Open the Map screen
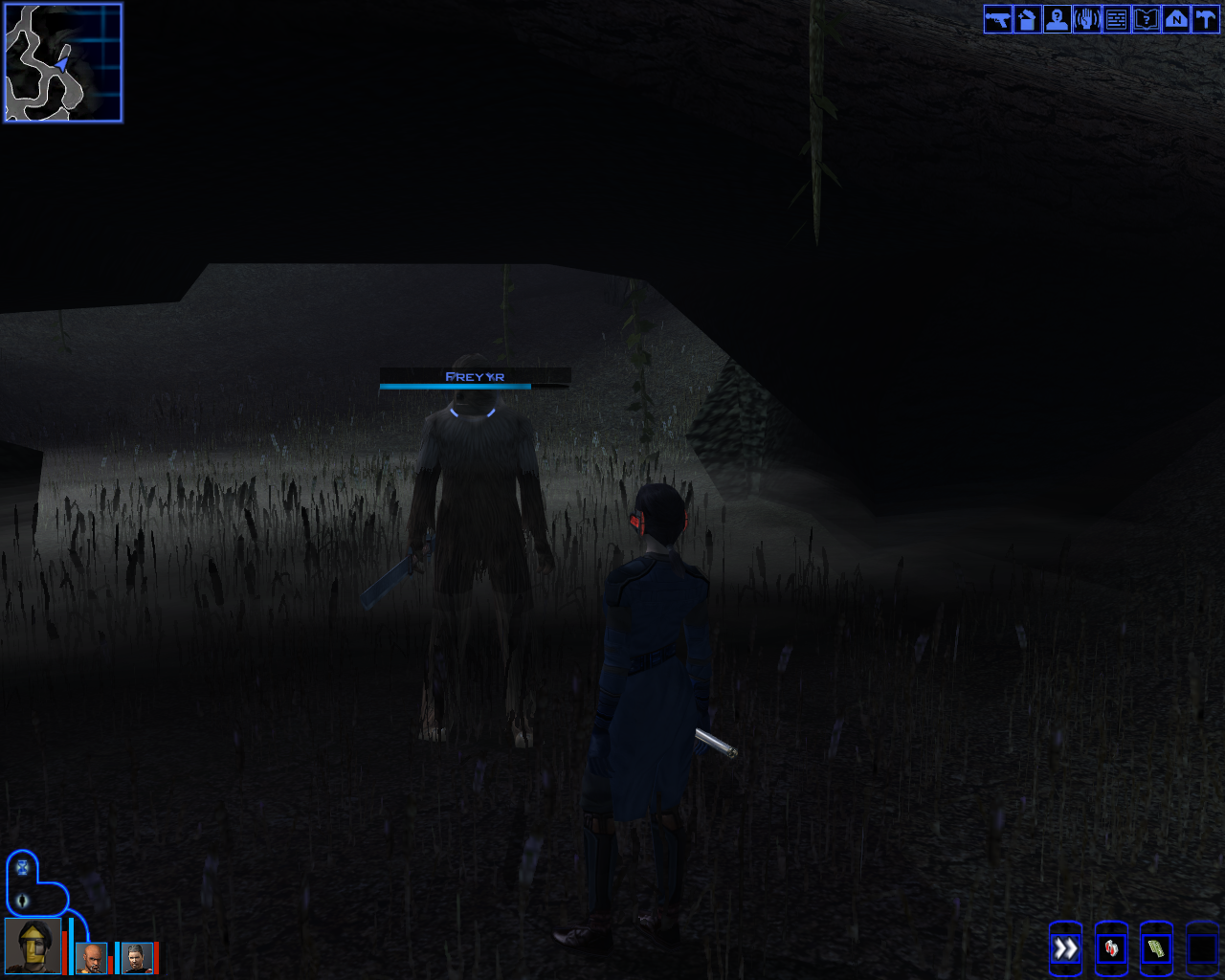Viewport: 1225px width, 980px height. click(1175, 19)
